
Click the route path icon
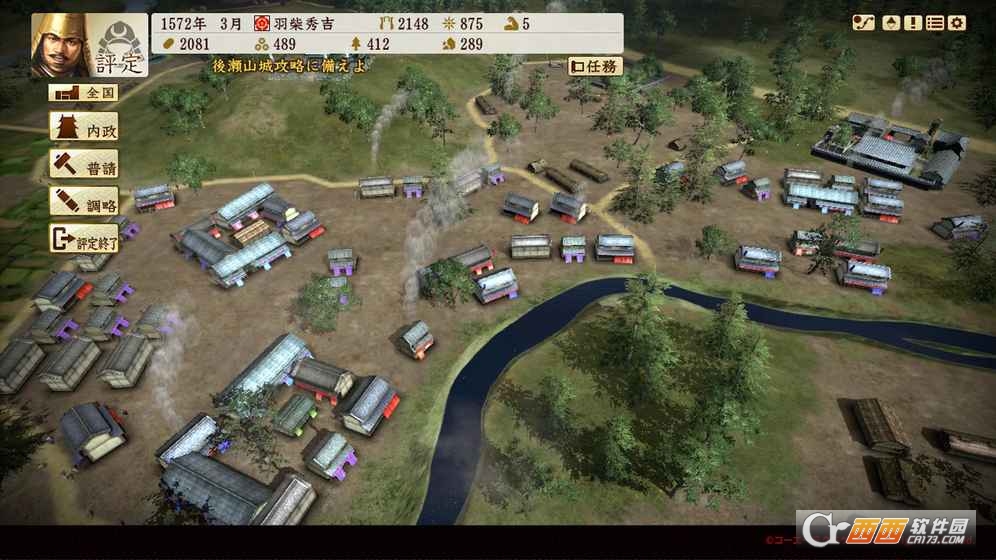coord(864,23)
